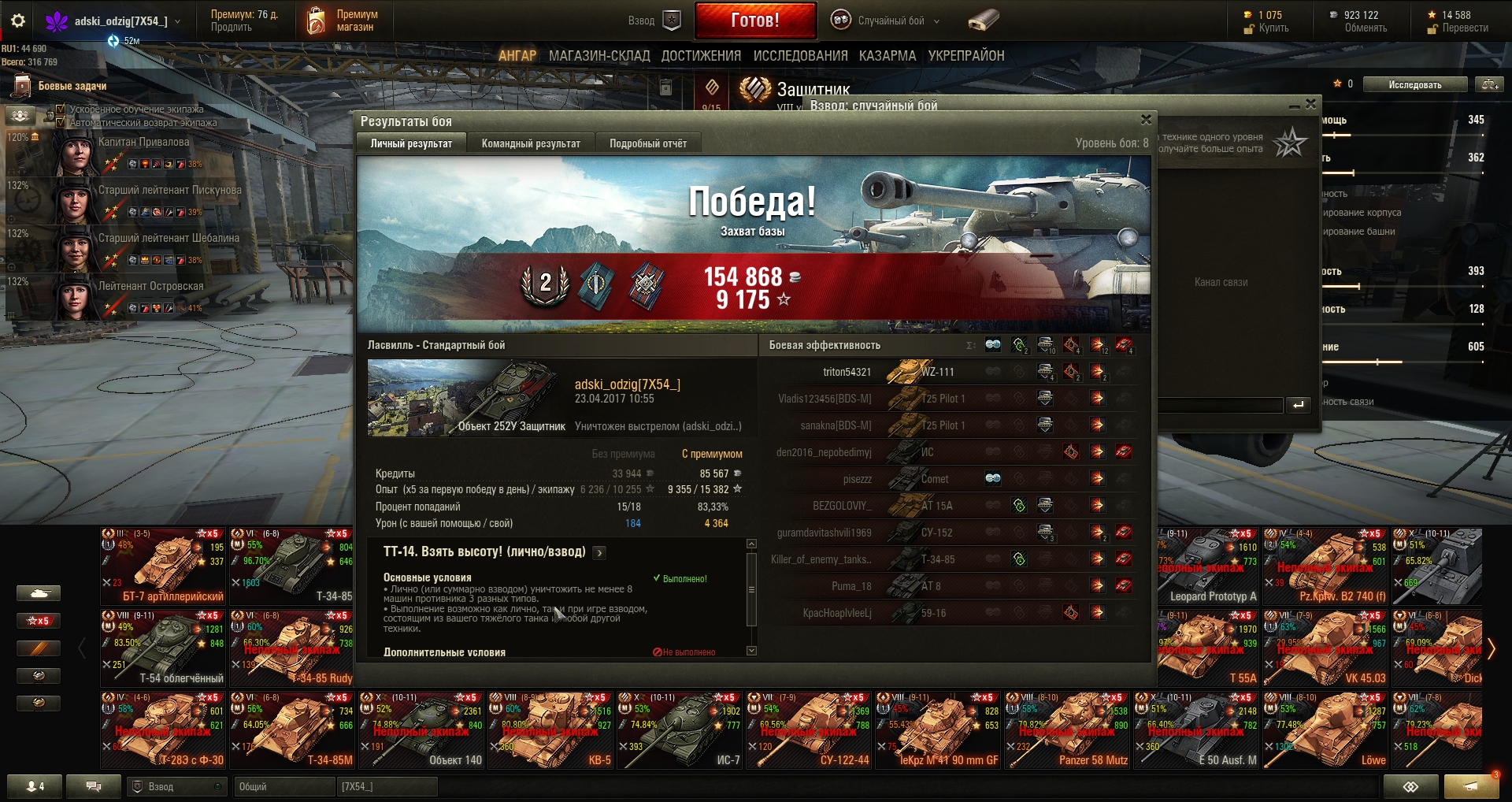Open the settings gear icon
This screenshot has height=802, width=1512.
pos(18,21)
